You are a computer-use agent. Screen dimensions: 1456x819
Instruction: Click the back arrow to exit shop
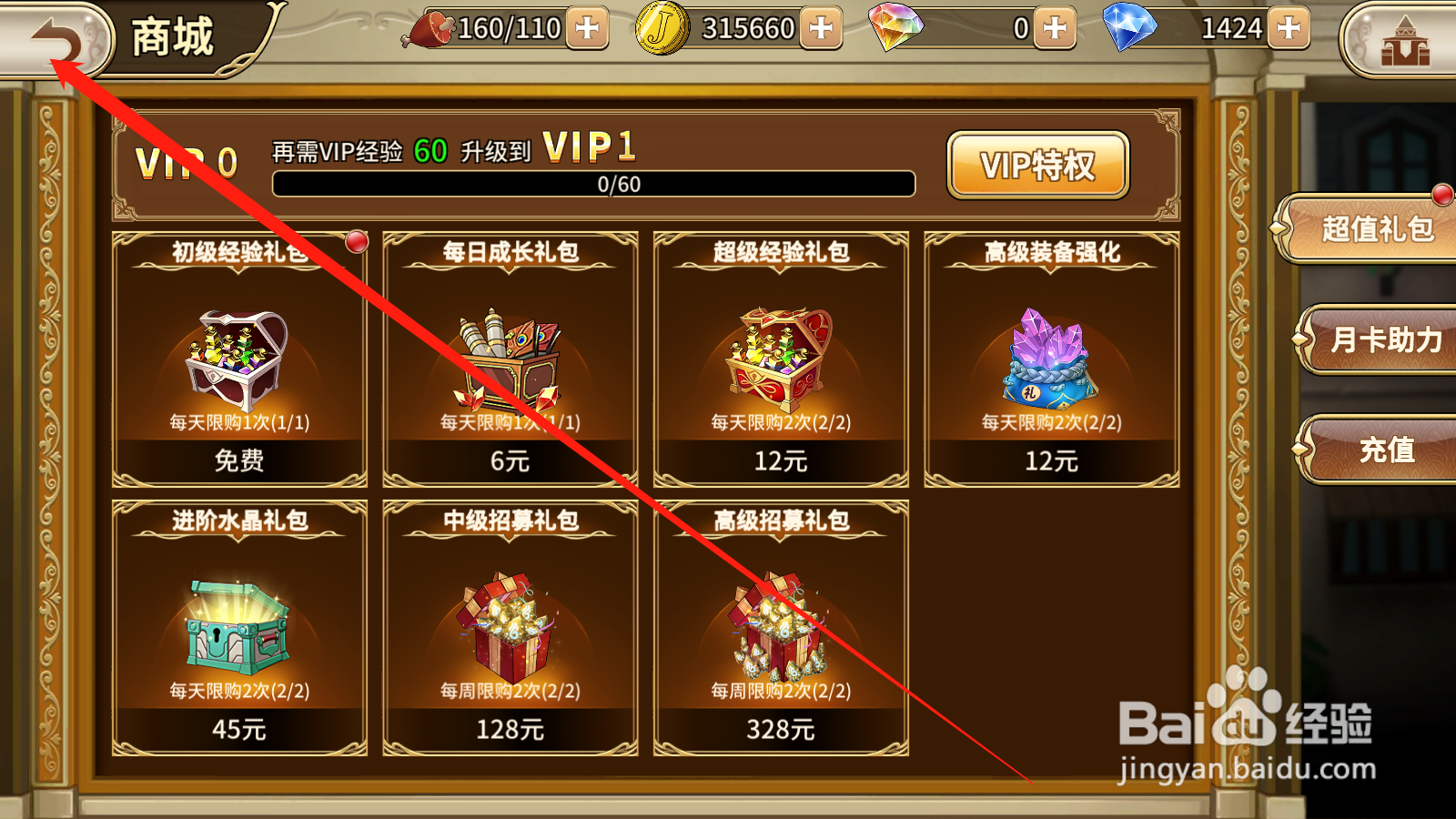pos(55,38)
